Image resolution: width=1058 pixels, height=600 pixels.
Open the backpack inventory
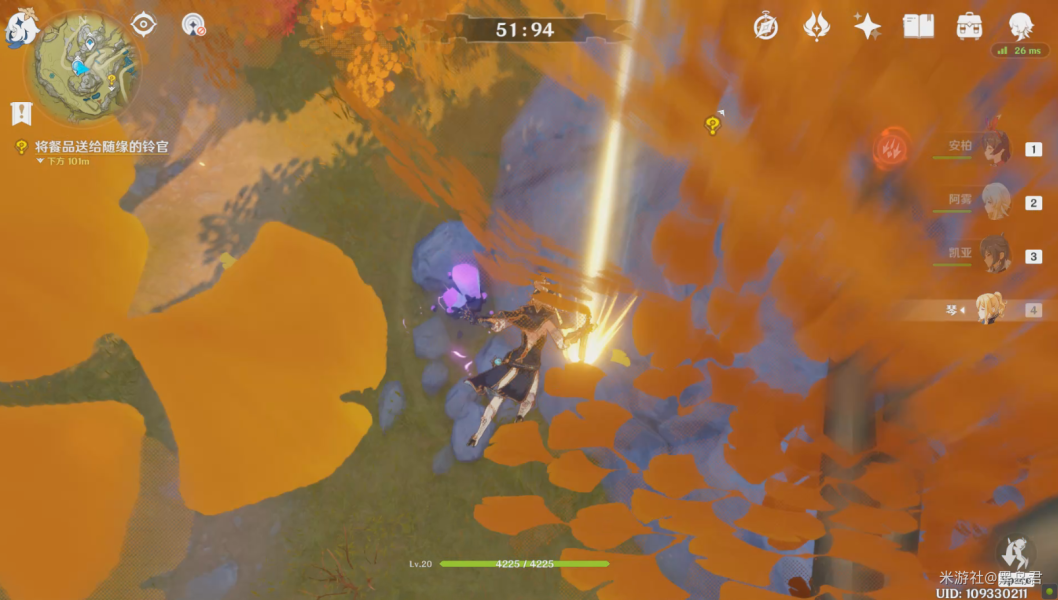tap(969, 27)
